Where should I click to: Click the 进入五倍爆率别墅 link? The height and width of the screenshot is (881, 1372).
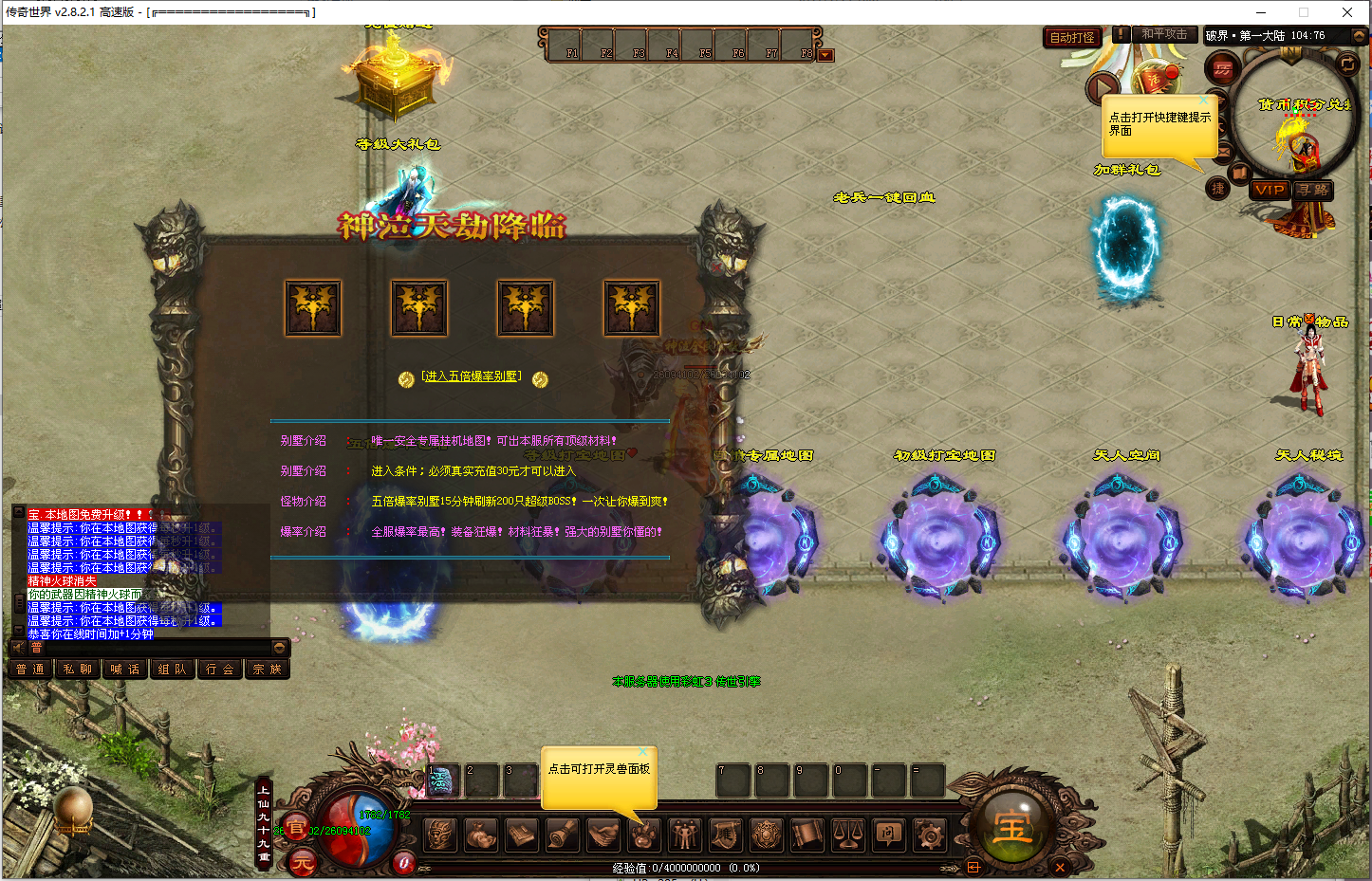click(472, 376)
